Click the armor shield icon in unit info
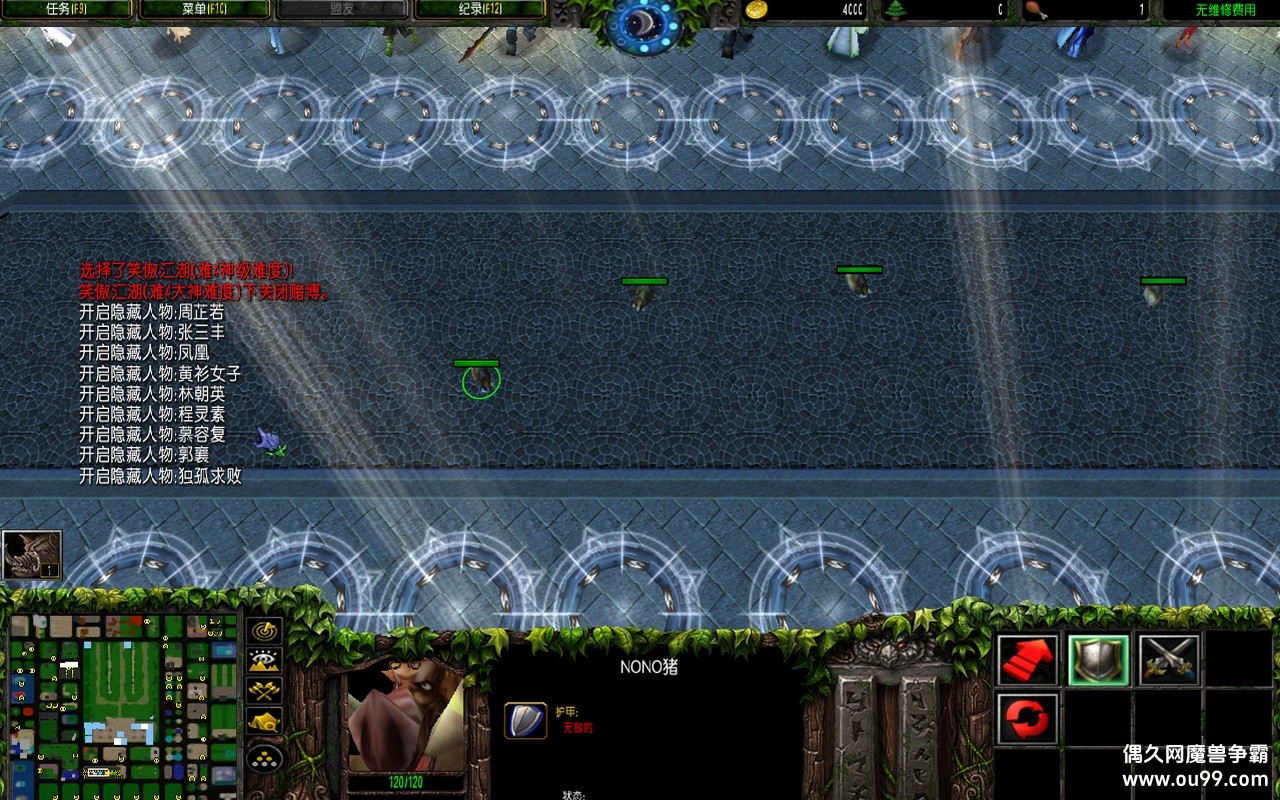Viewport: 1280px width, 800px height. tap(525, 720)
